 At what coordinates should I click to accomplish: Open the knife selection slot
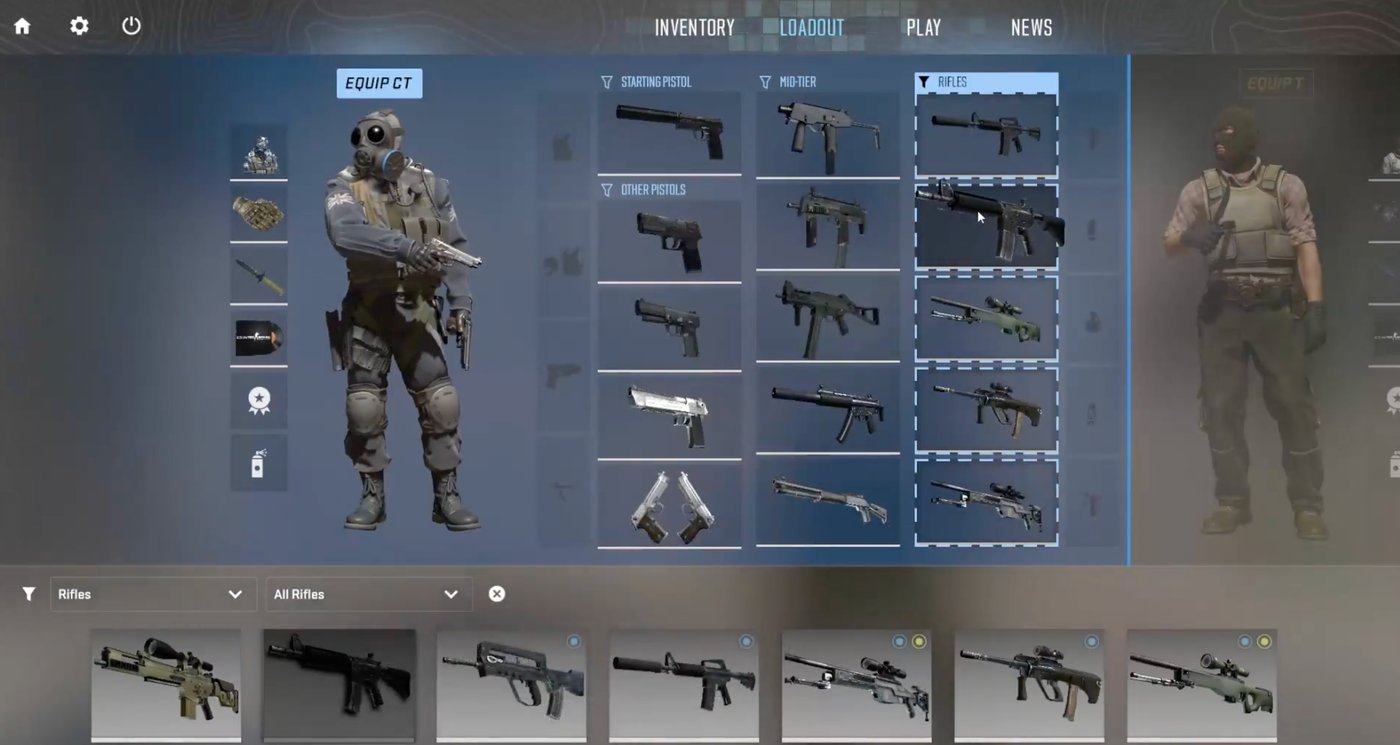(258, 276)
